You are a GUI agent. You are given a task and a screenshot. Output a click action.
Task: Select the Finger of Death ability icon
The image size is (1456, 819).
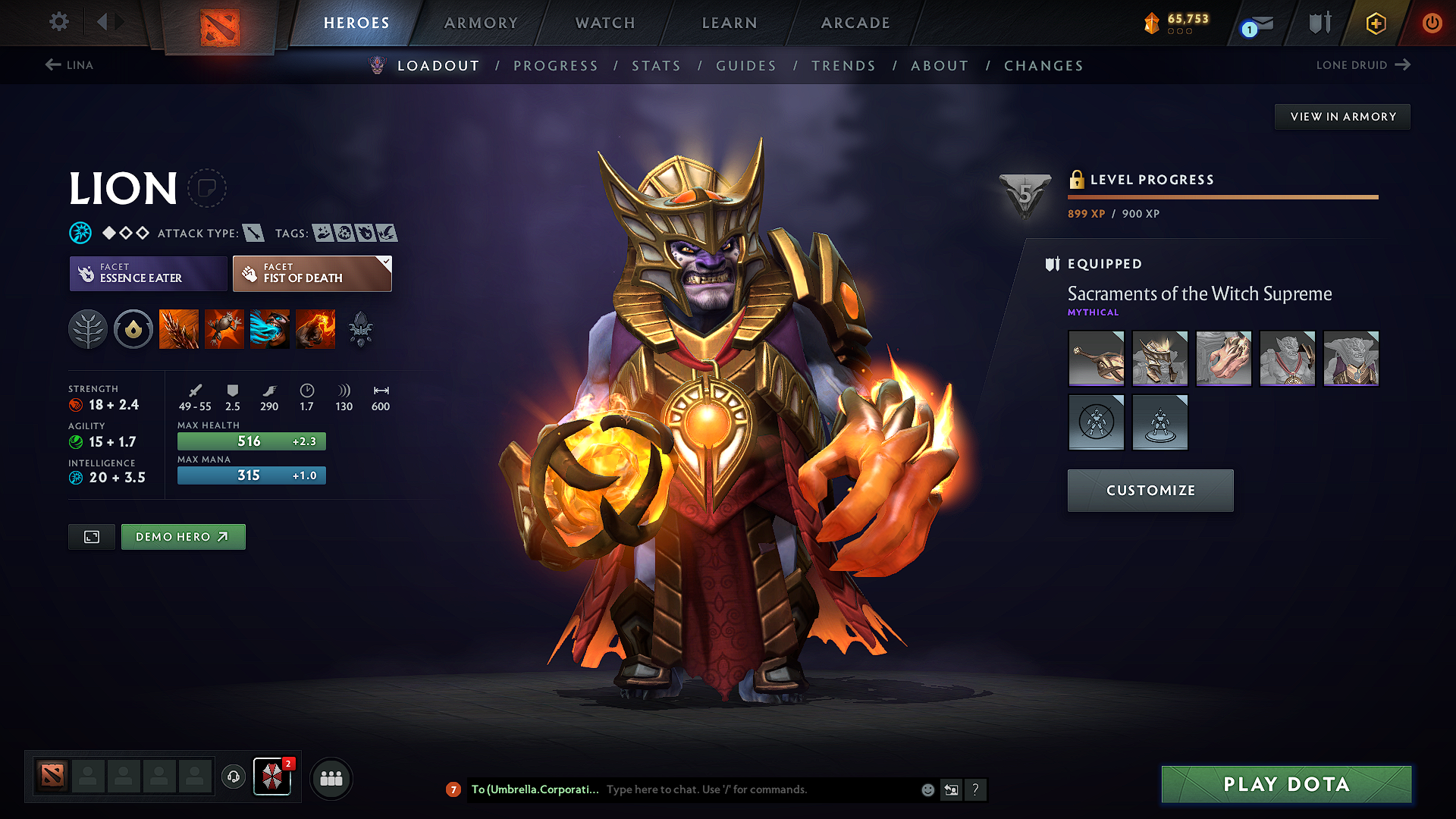[315, 328]
